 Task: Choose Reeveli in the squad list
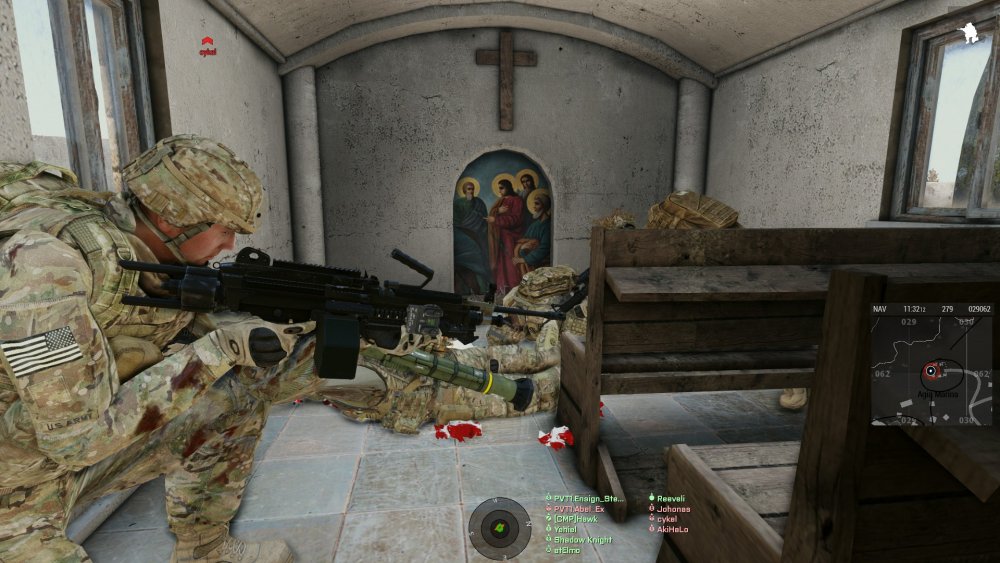click(670, 498)
